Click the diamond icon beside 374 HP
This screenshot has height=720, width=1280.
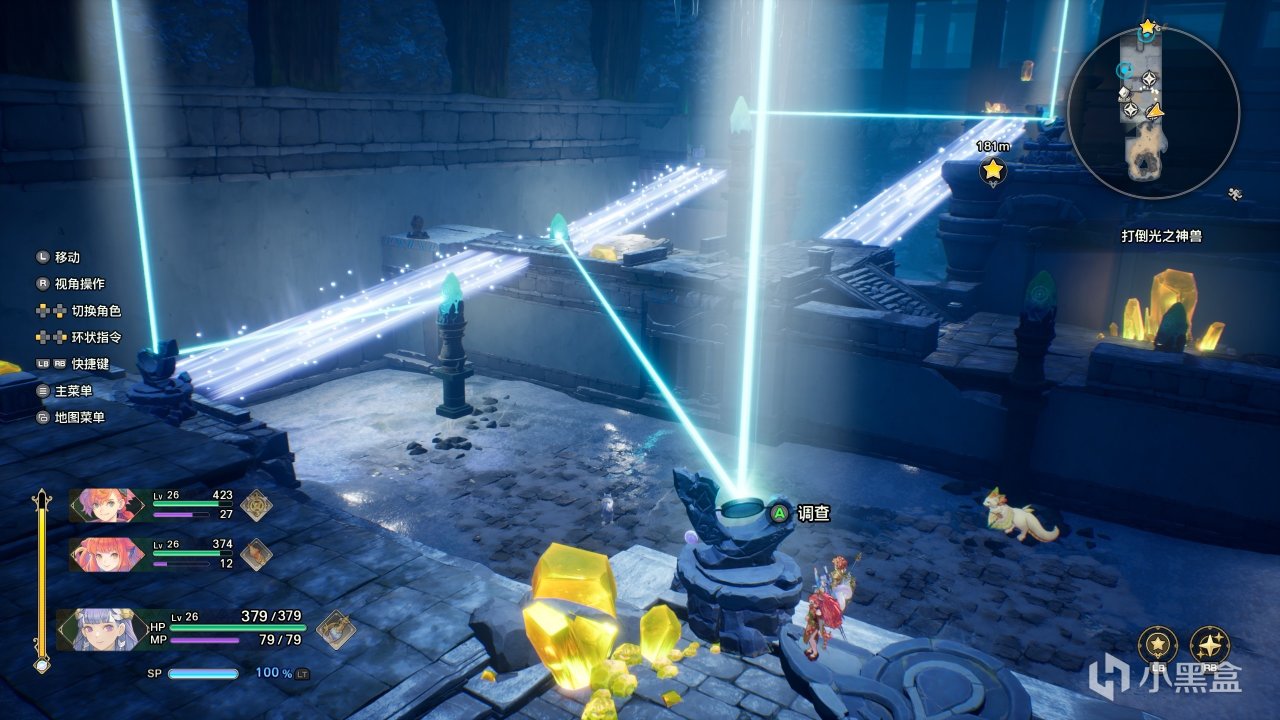(256, 553)
